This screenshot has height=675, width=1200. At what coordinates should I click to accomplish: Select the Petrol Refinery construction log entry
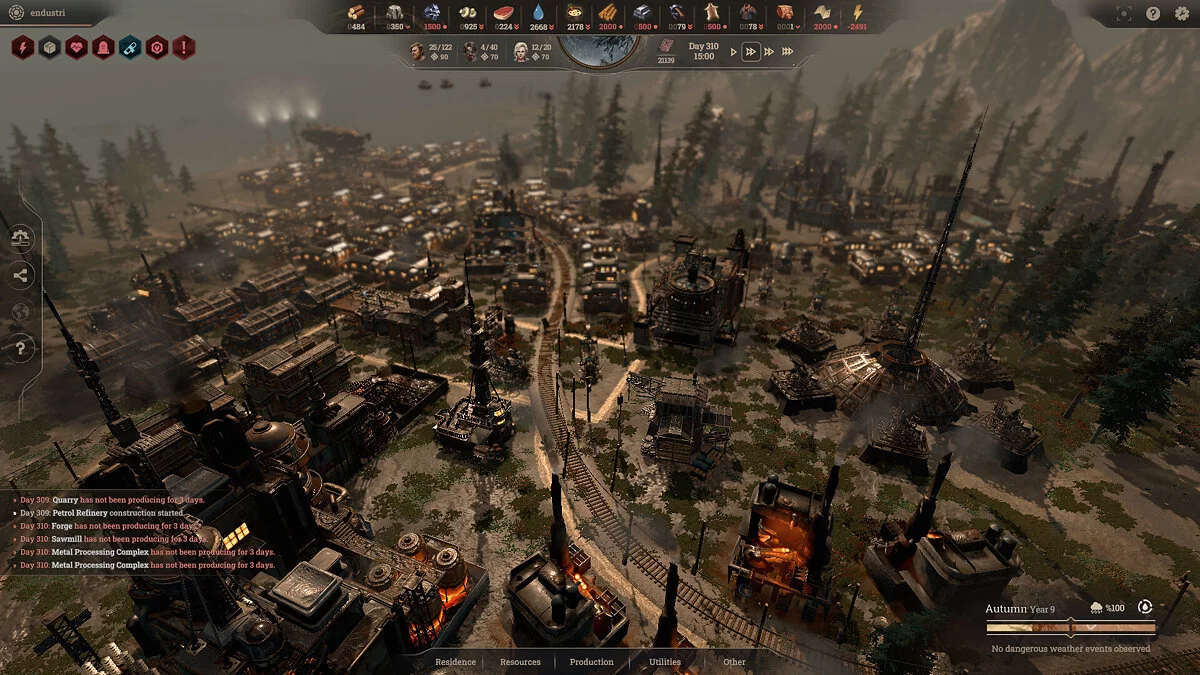coord(114,513)
